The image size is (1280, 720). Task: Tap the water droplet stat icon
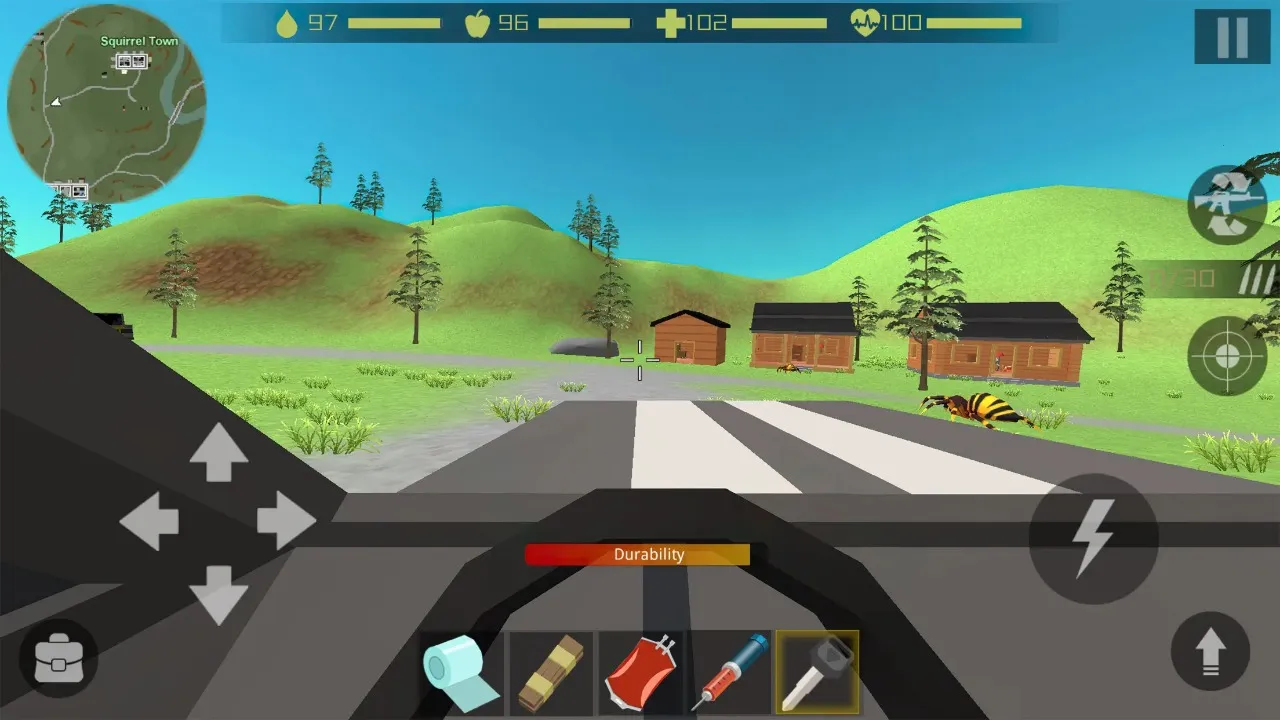tap(288, 22)
